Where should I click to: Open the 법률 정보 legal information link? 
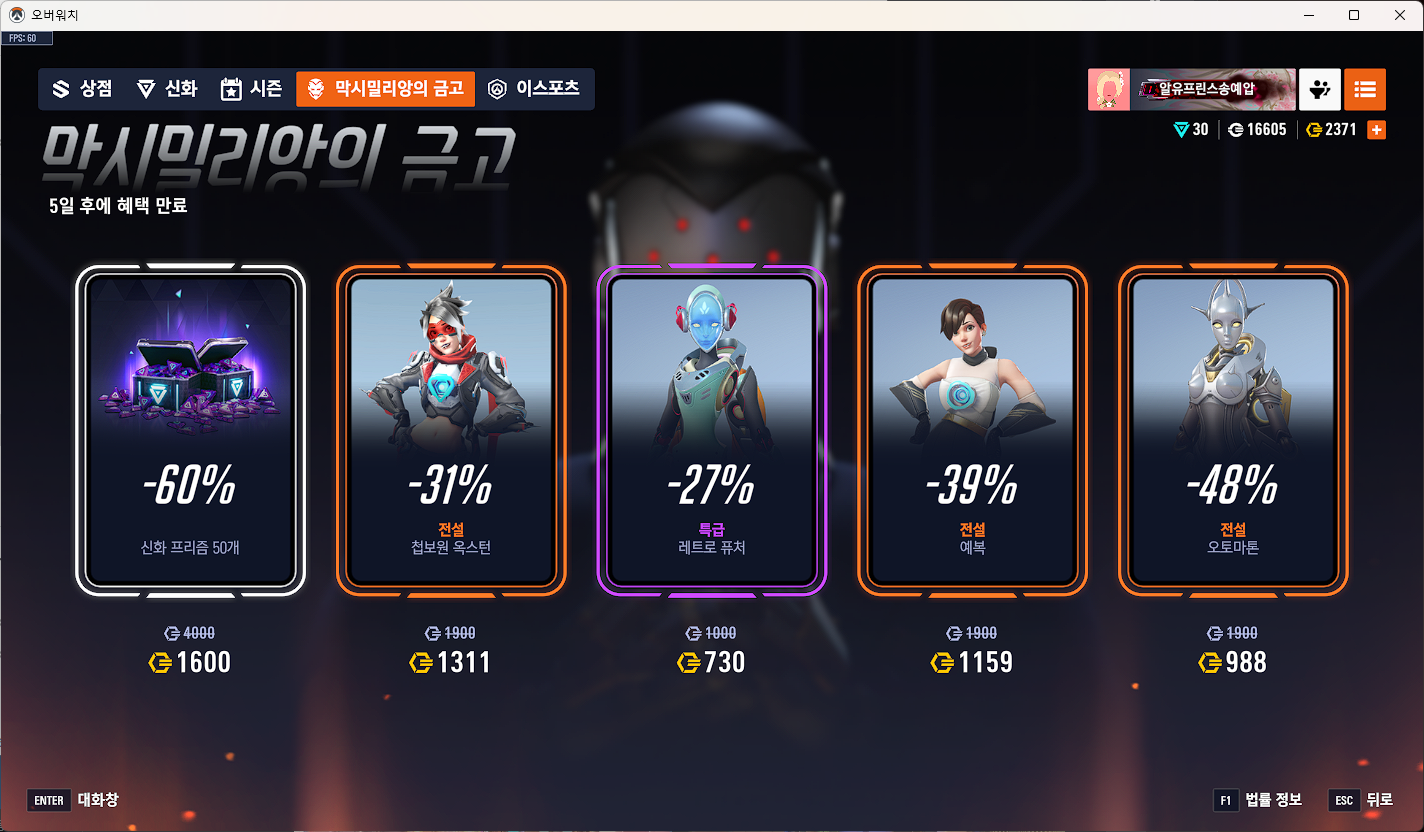(x=1271, y=800)
